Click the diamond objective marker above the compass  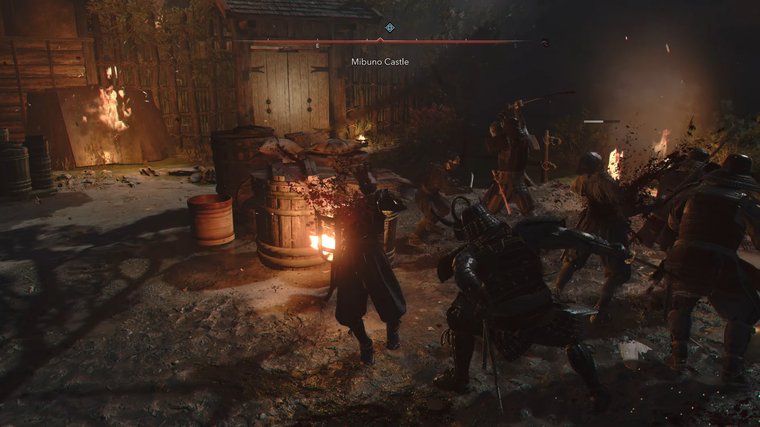point(389,28)
